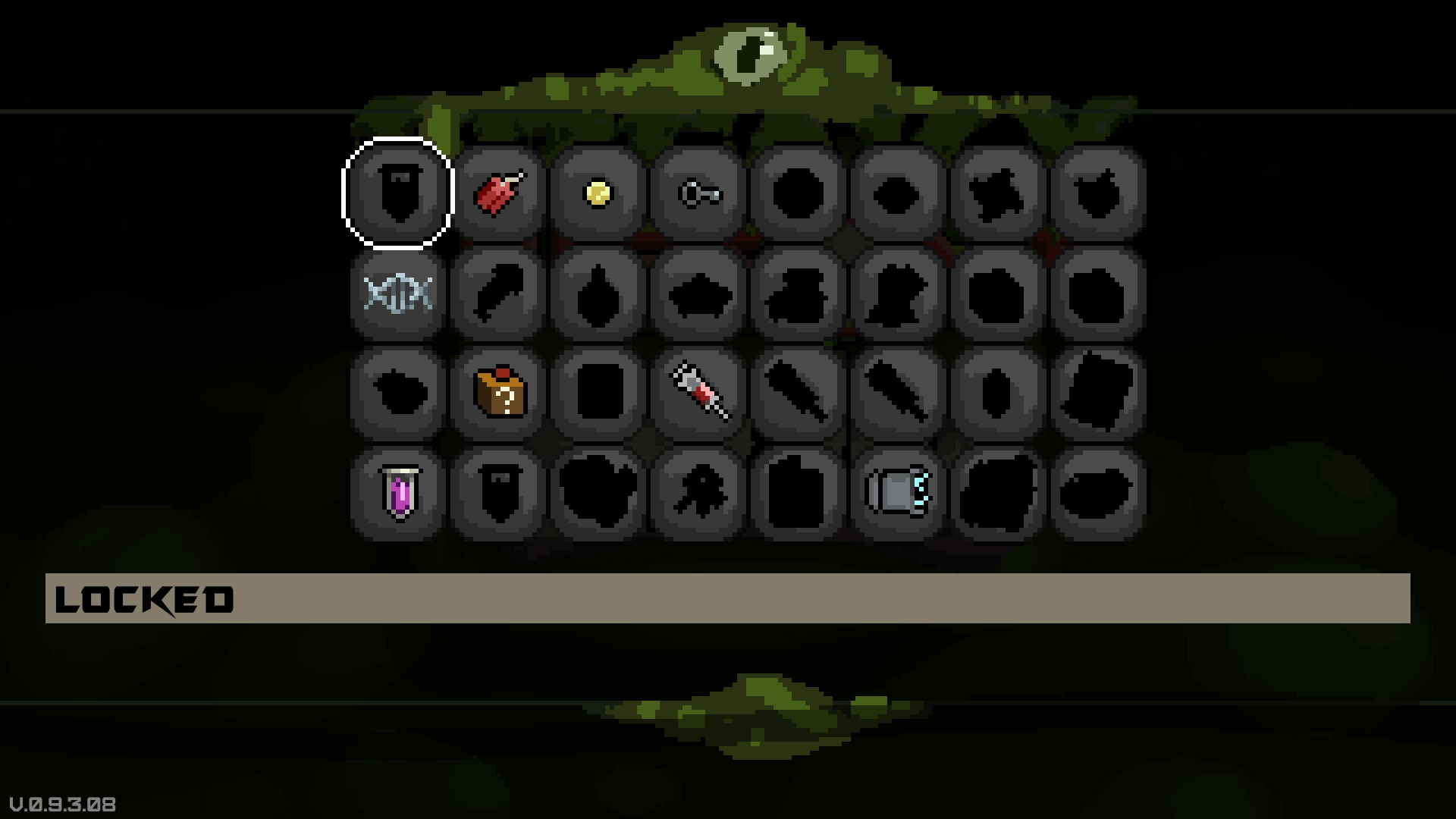Select the locked droplet silhouette slot
The image size is (1456, 819).
click(598, 292)
